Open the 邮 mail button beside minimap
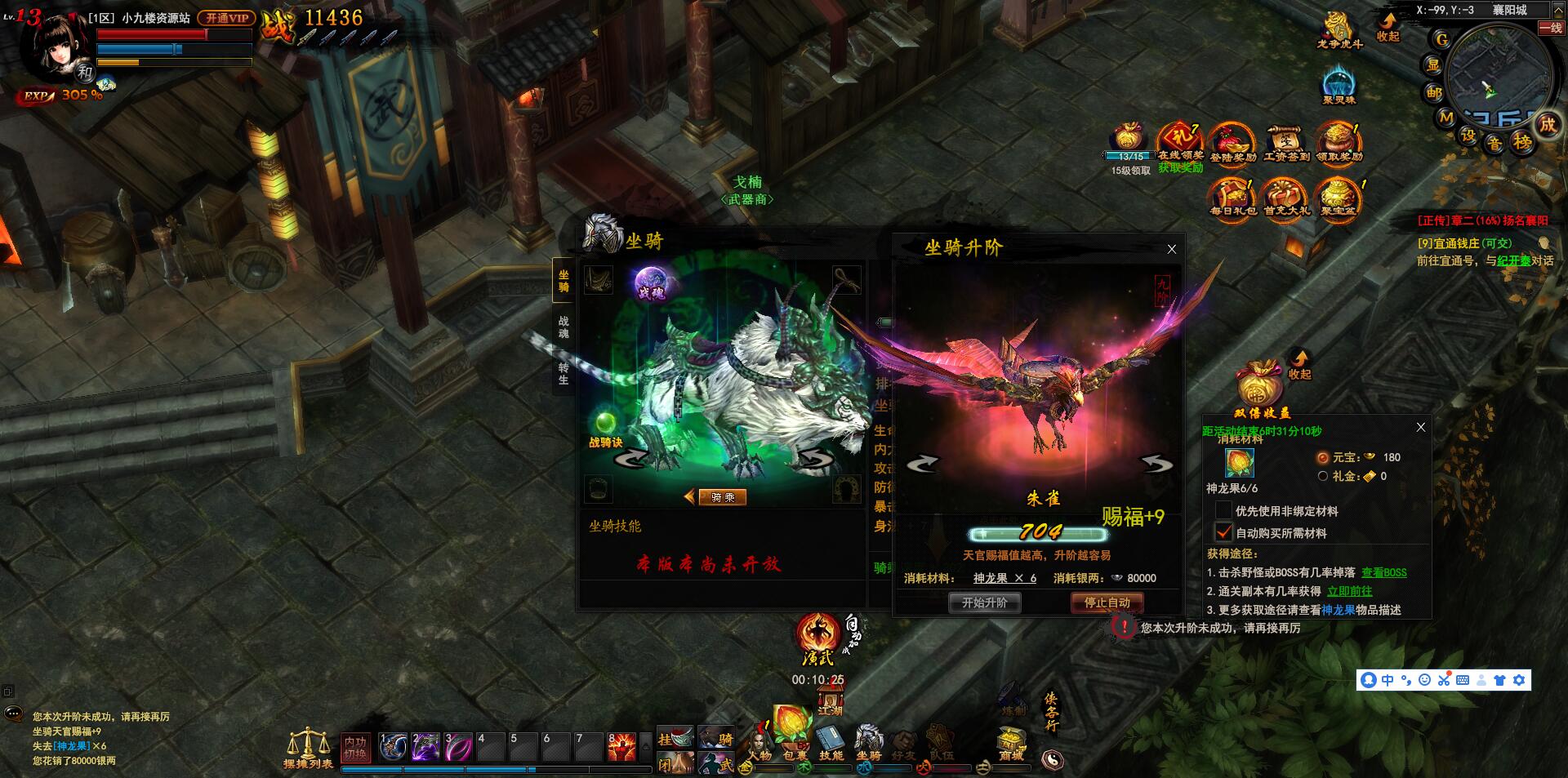The image size is (1568, 778). point(1434,93)
